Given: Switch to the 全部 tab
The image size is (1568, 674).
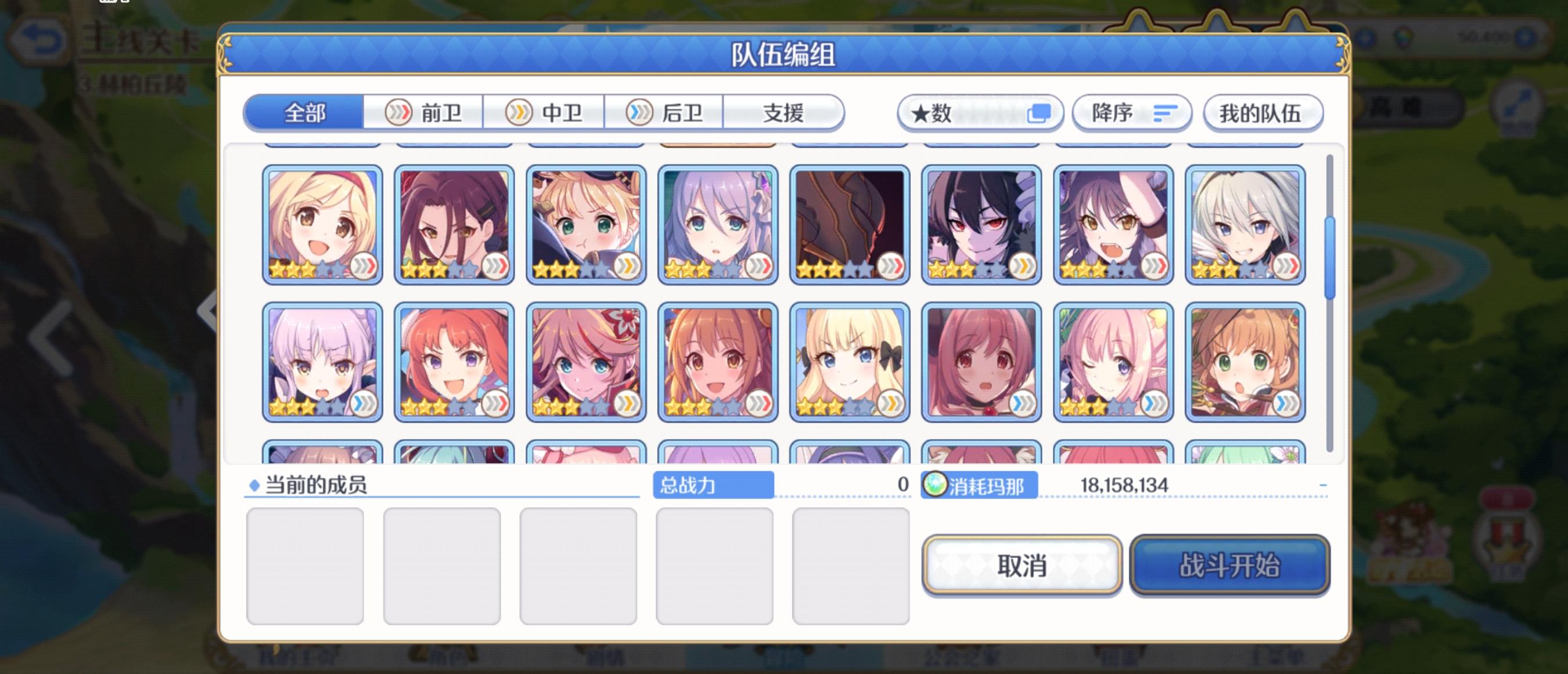Looking at the screenshot, I should point(304,112).
